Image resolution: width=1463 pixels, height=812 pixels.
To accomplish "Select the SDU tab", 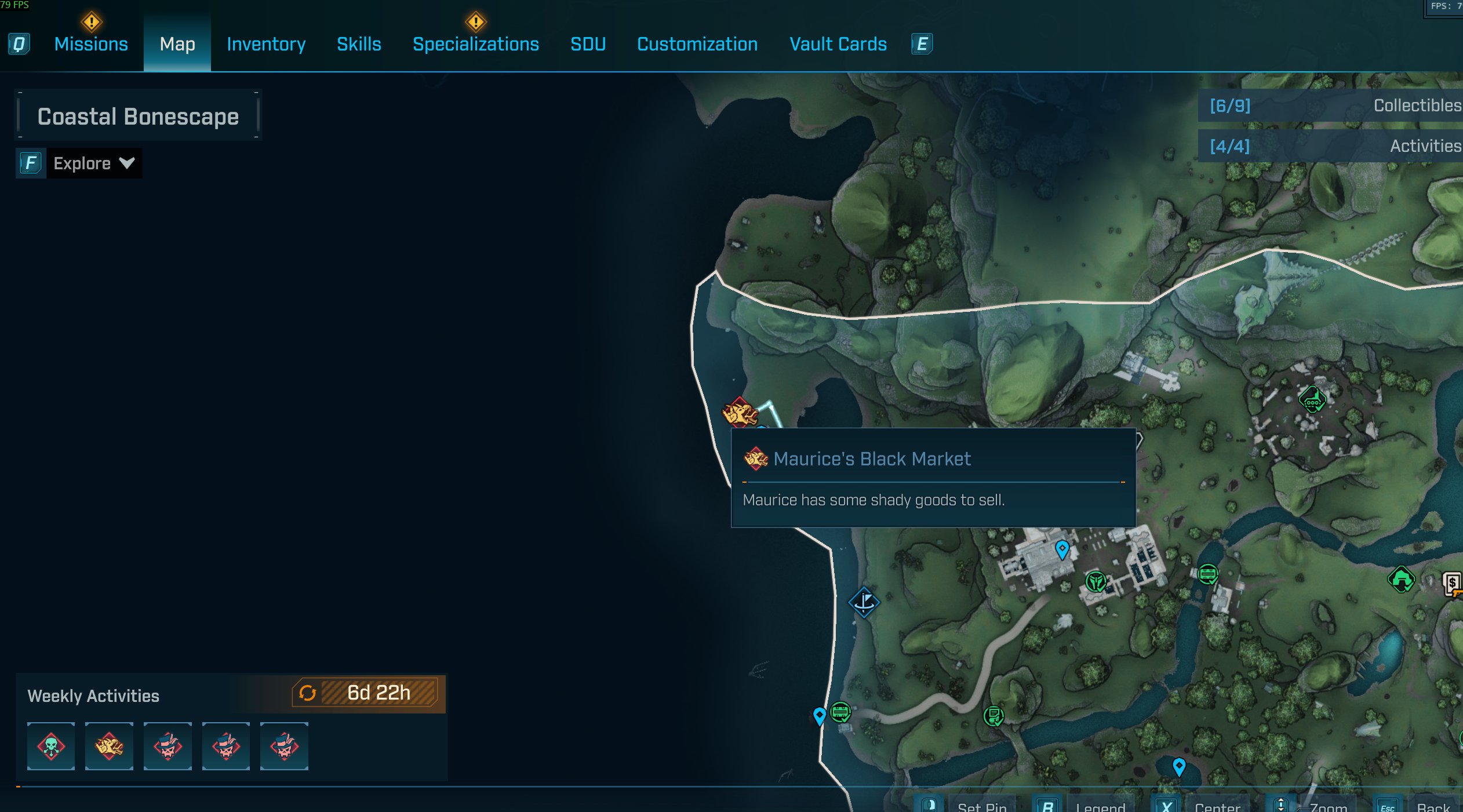I will tap(588, 44).
